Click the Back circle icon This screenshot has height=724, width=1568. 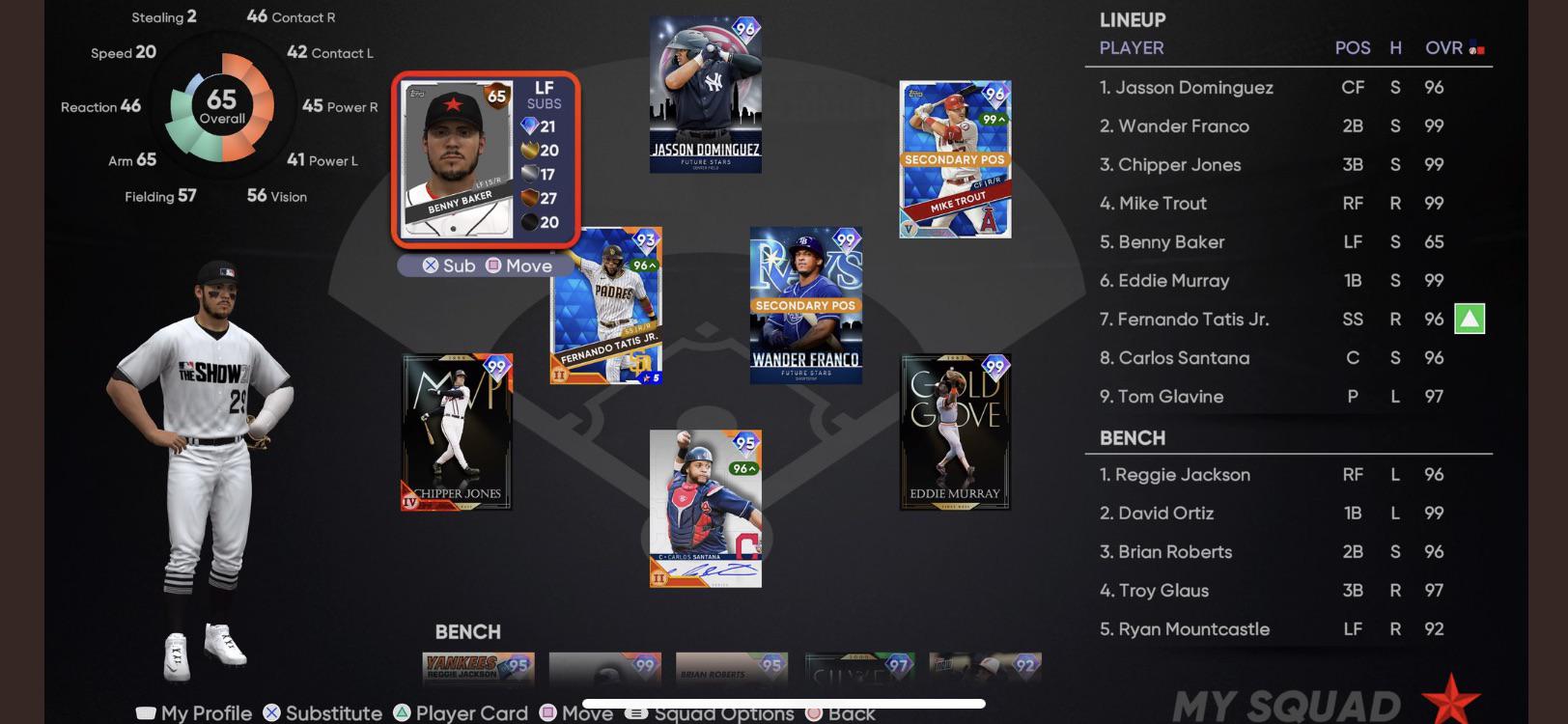pos(814,713)
